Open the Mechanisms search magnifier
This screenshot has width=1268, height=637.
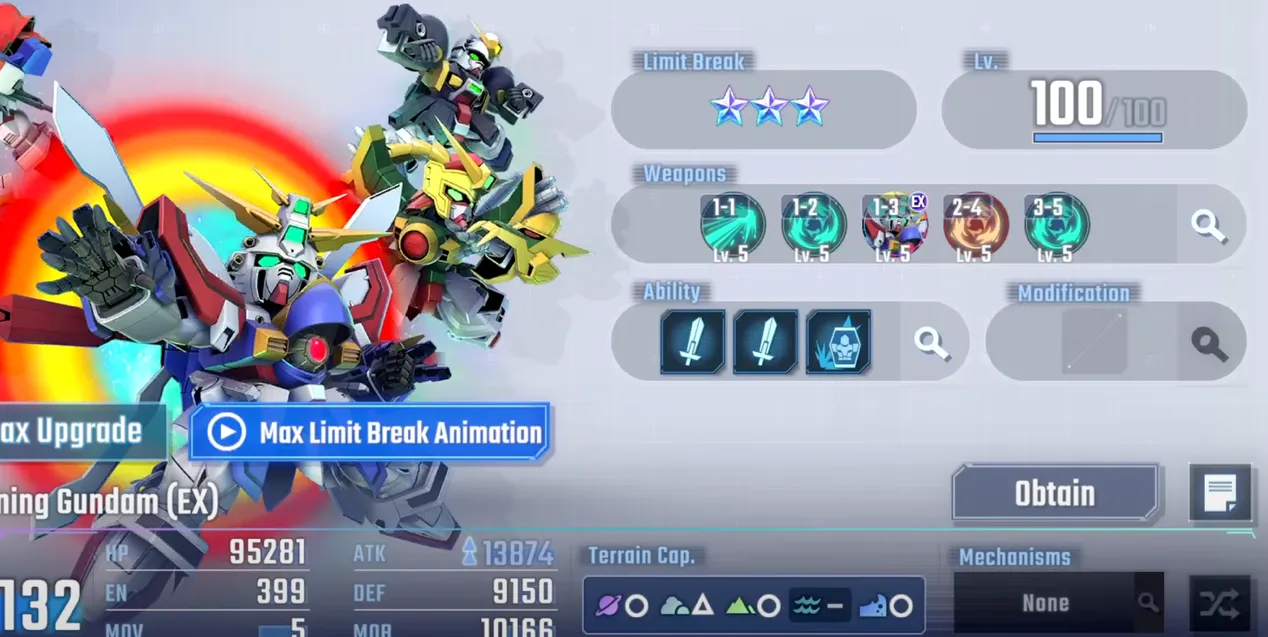pos(1148,603)
